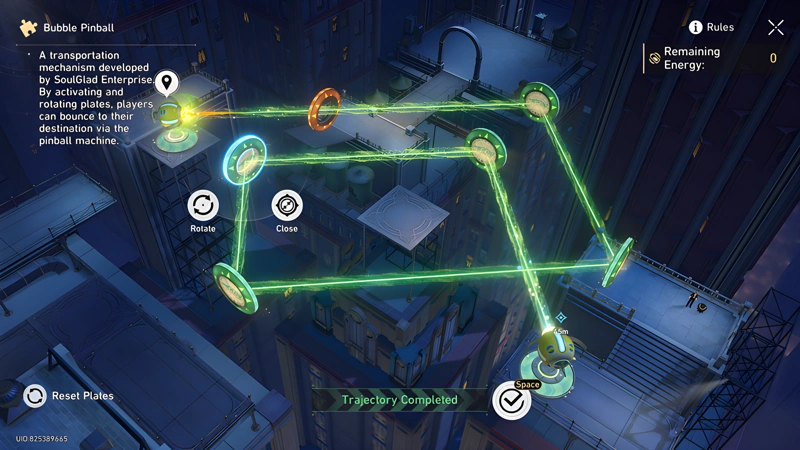Screen dimensions: 800x450
Task: Select the blue highlighted bounce plate
Action: click(x=245, y=157)
